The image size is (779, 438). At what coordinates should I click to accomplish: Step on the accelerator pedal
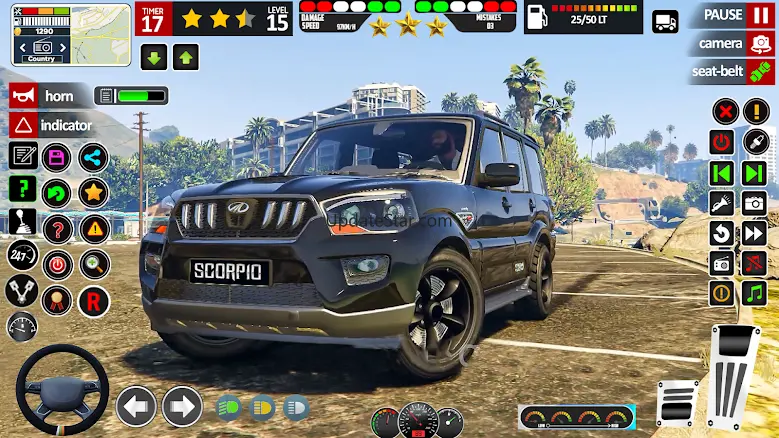734,375
